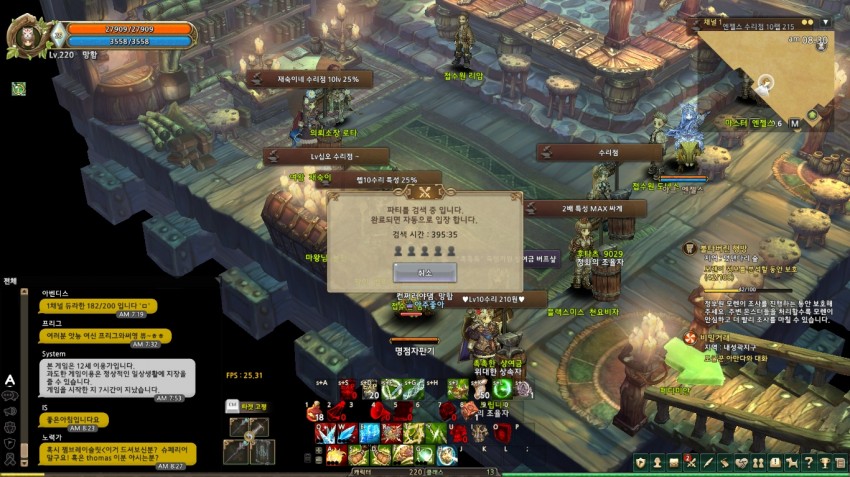
Task: Open the question mark help menu
Action: pos(808,461)
